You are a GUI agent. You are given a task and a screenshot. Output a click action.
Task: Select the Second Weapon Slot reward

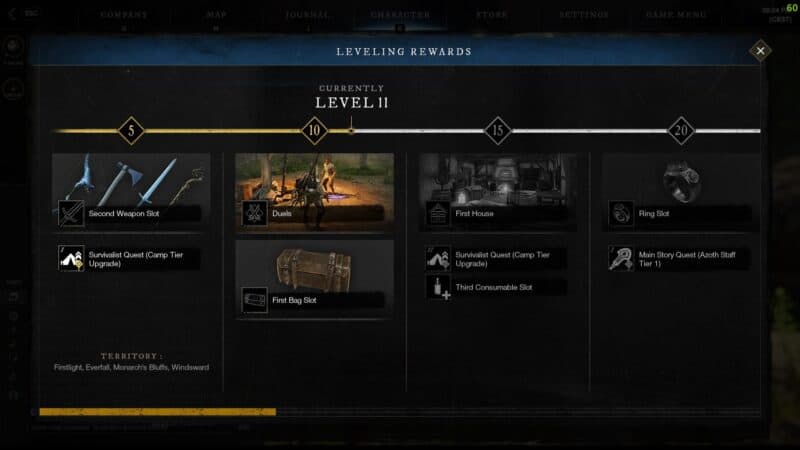pyautogui.click(x=130, y=212)
